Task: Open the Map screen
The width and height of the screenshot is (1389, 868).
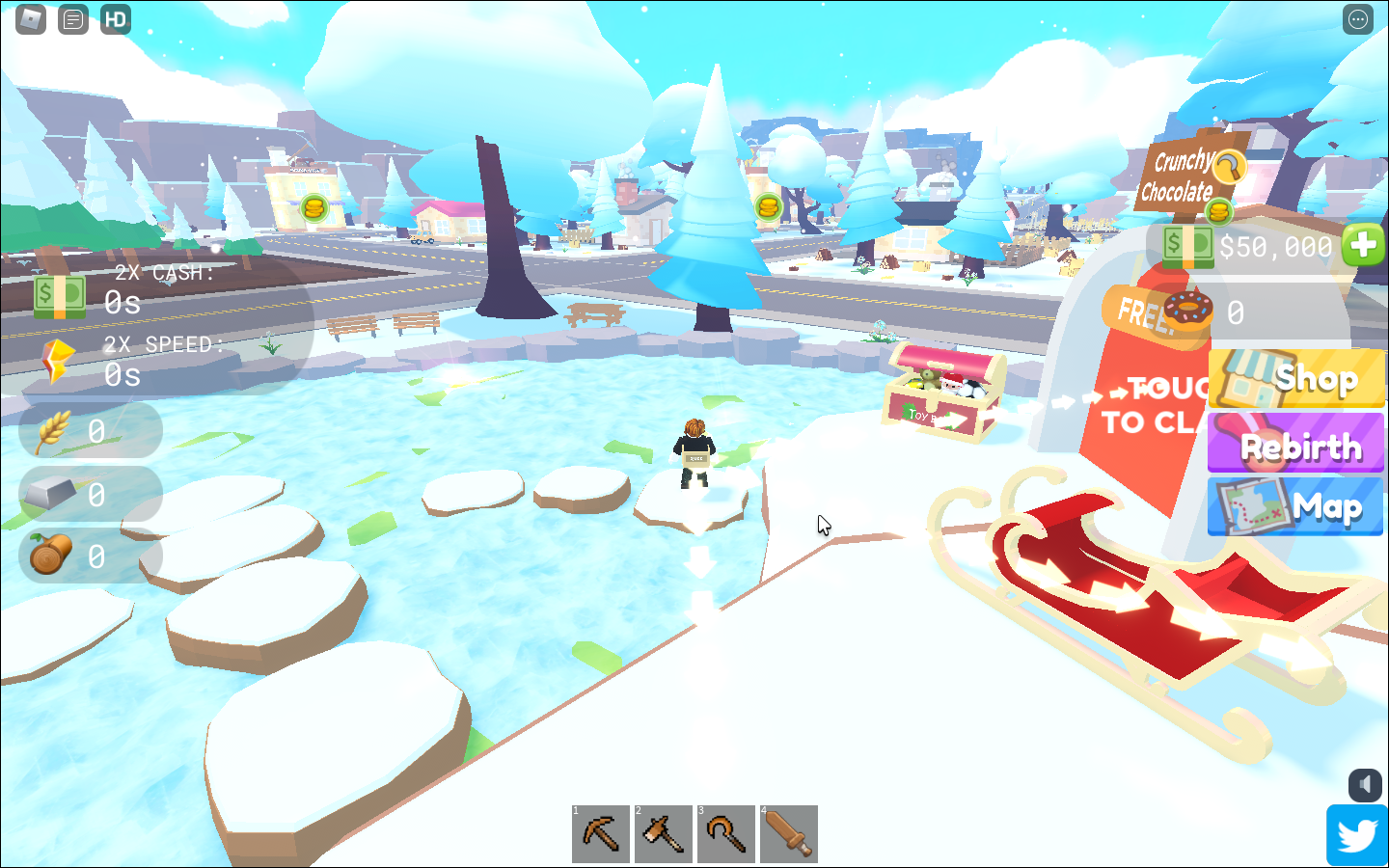Action: coord(1296,507)
